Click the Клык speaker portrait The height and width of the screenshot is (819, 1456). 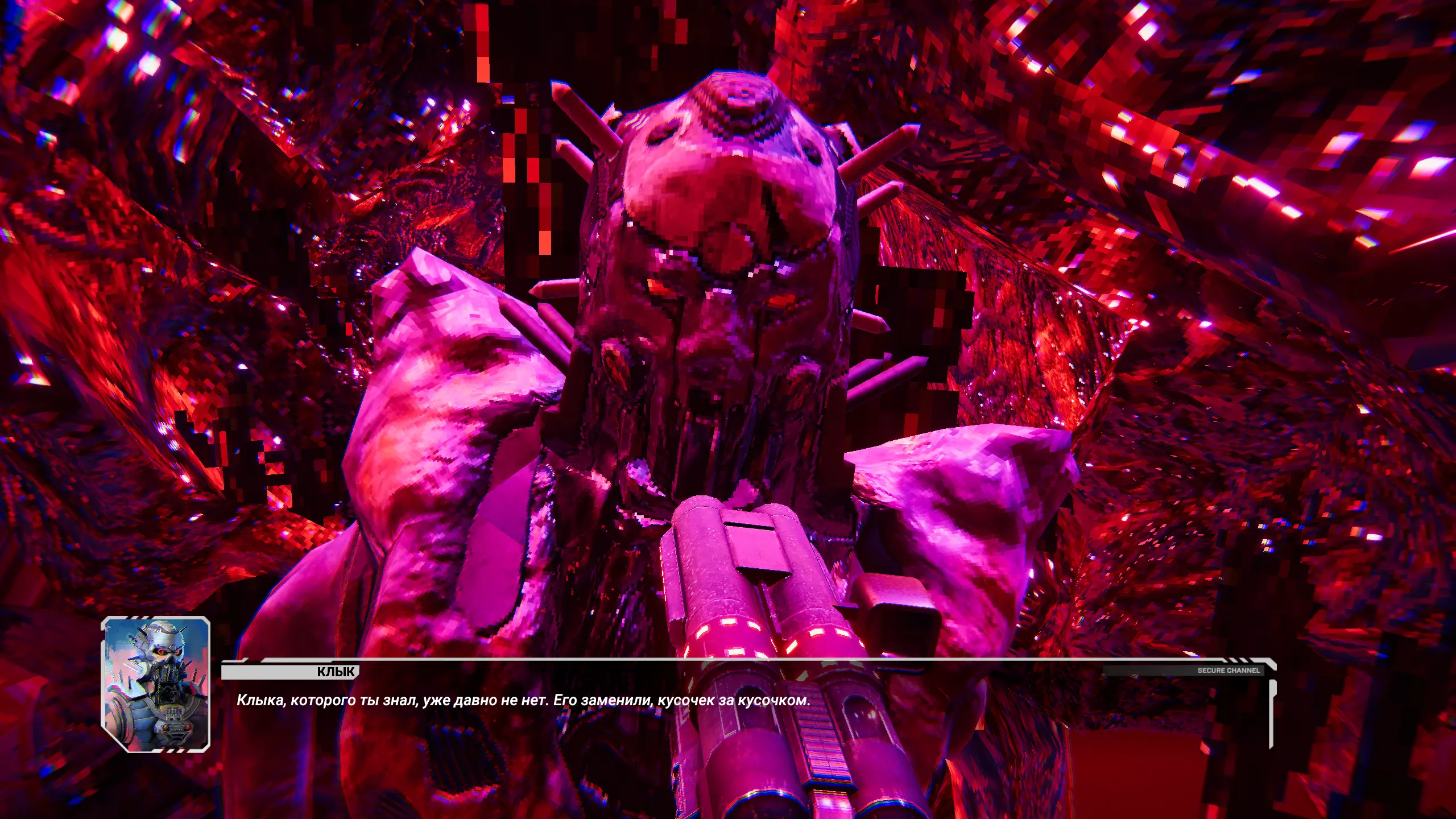click(156, 684)
